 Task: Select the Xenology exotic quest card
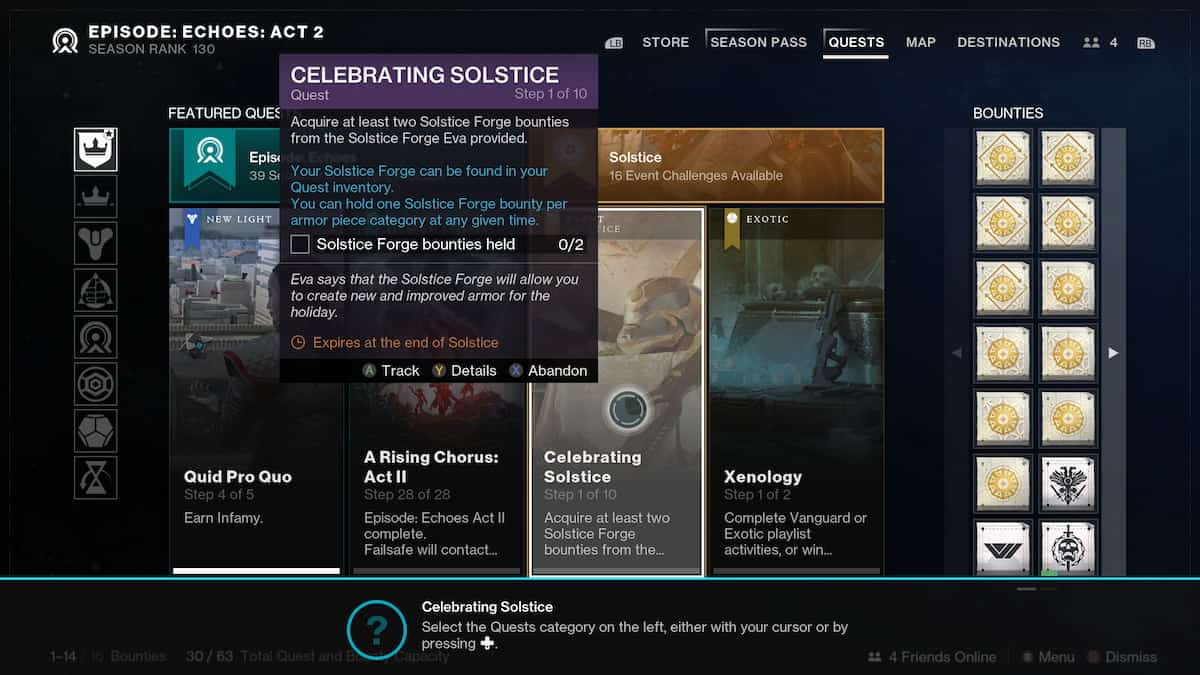796,480
